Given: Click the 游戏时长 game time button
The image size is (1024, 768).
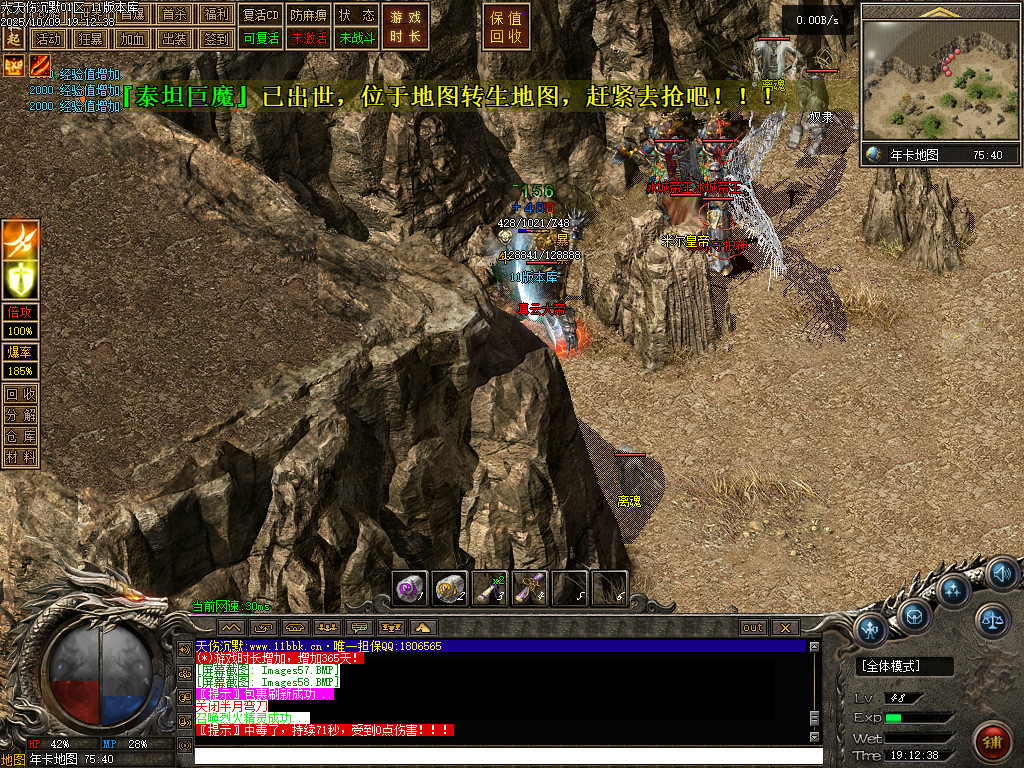Looking at the screenshot, I should (406, 27).
